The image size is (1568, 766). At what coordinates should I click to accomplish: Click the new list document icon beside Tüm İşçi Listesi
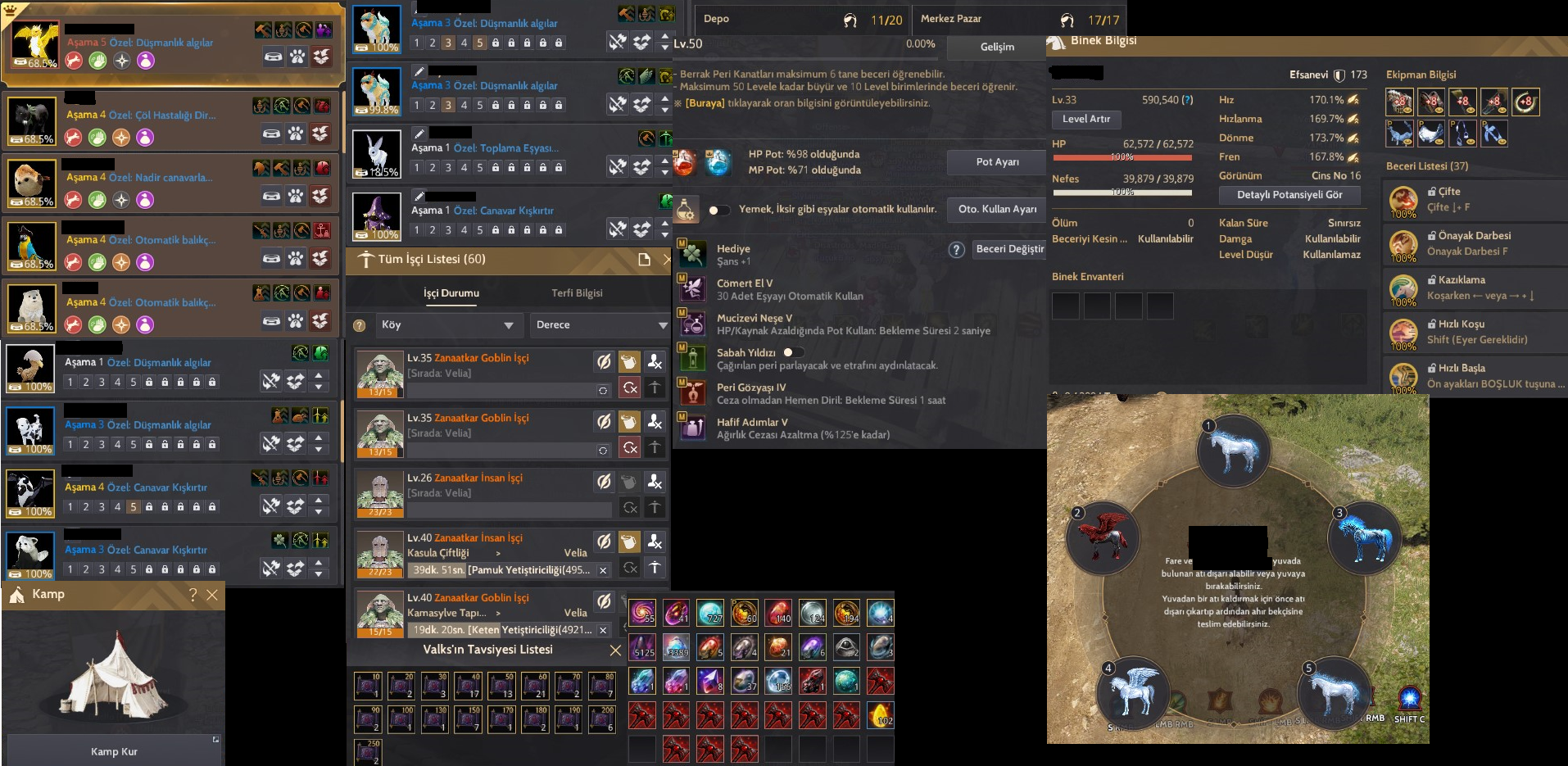[x=644, y=258]
